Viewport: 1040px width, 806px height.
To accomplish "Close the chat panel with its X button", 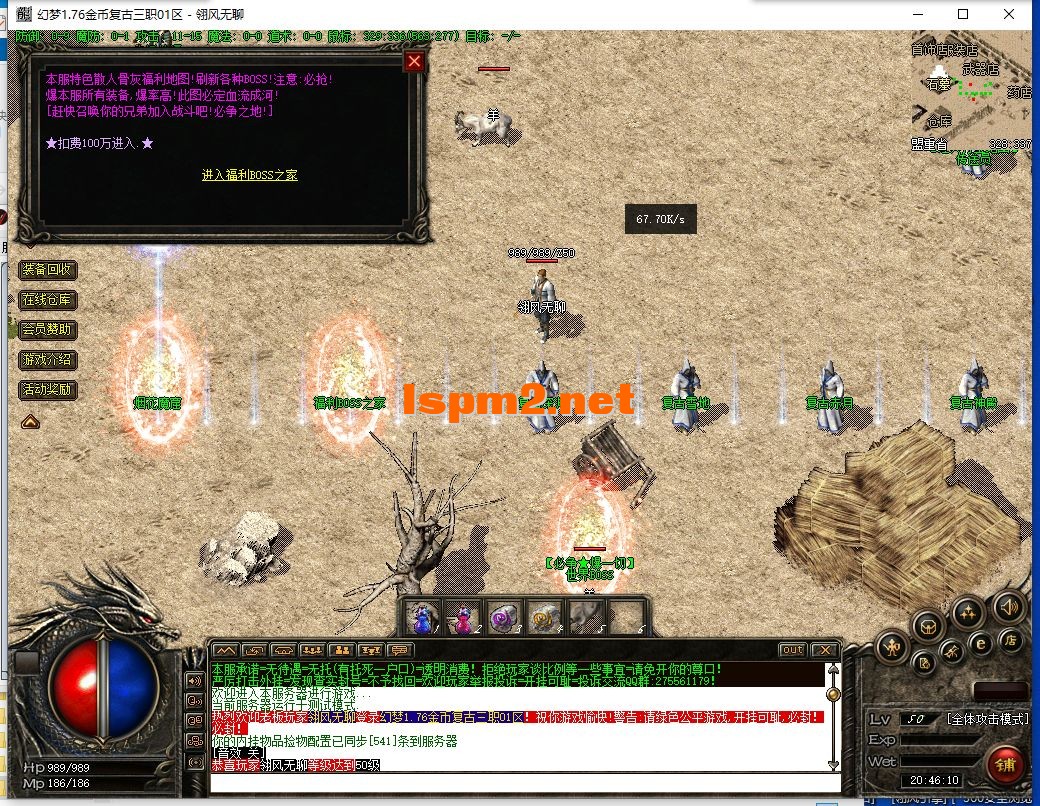I will (823, 650).
